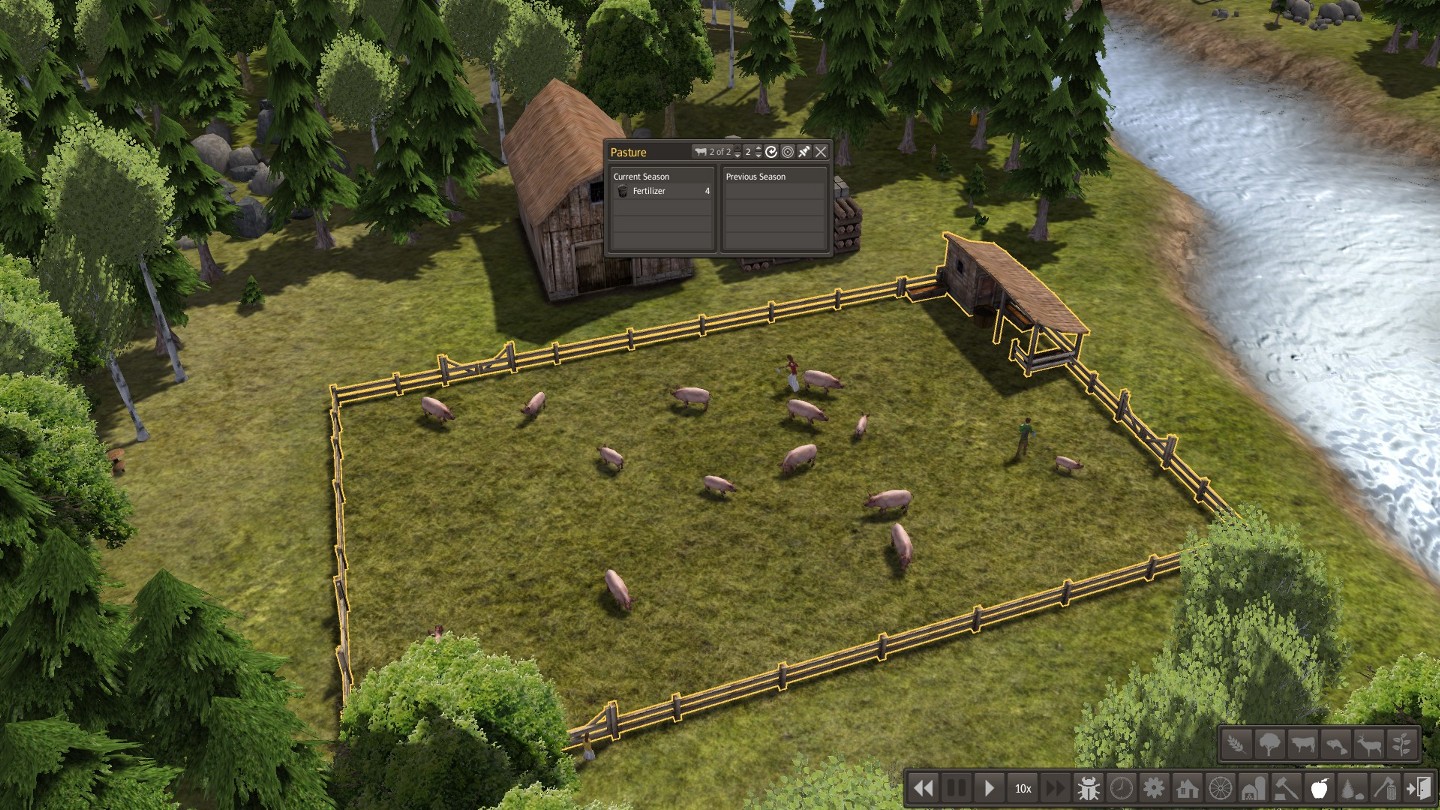Resume normal speed with the play button
Viewport: 1440px width, 810px height.
click(989, 788)
